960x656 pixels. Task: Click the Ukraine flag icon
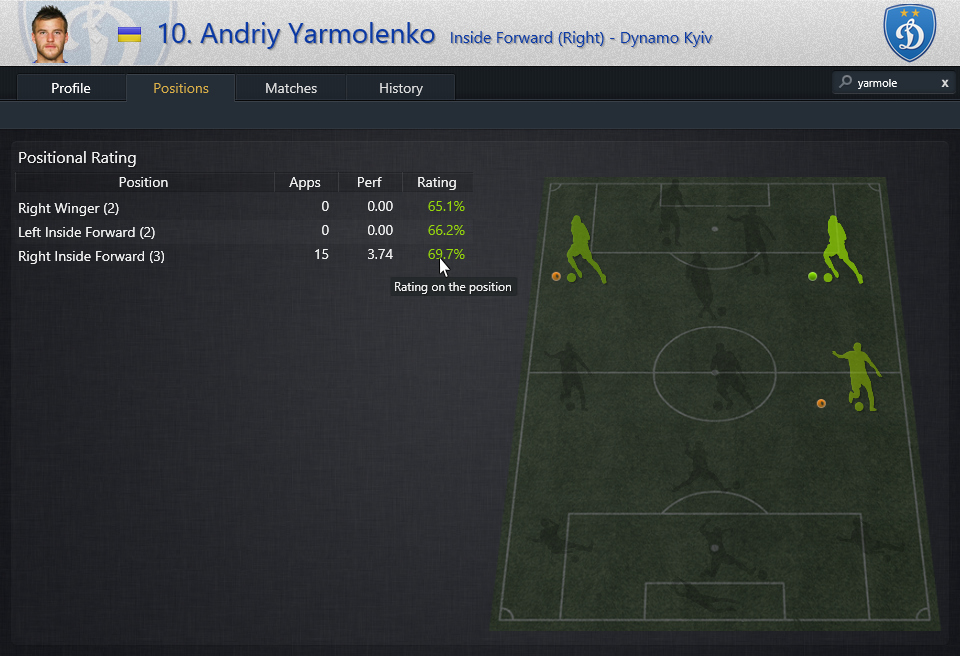(129, 35)
